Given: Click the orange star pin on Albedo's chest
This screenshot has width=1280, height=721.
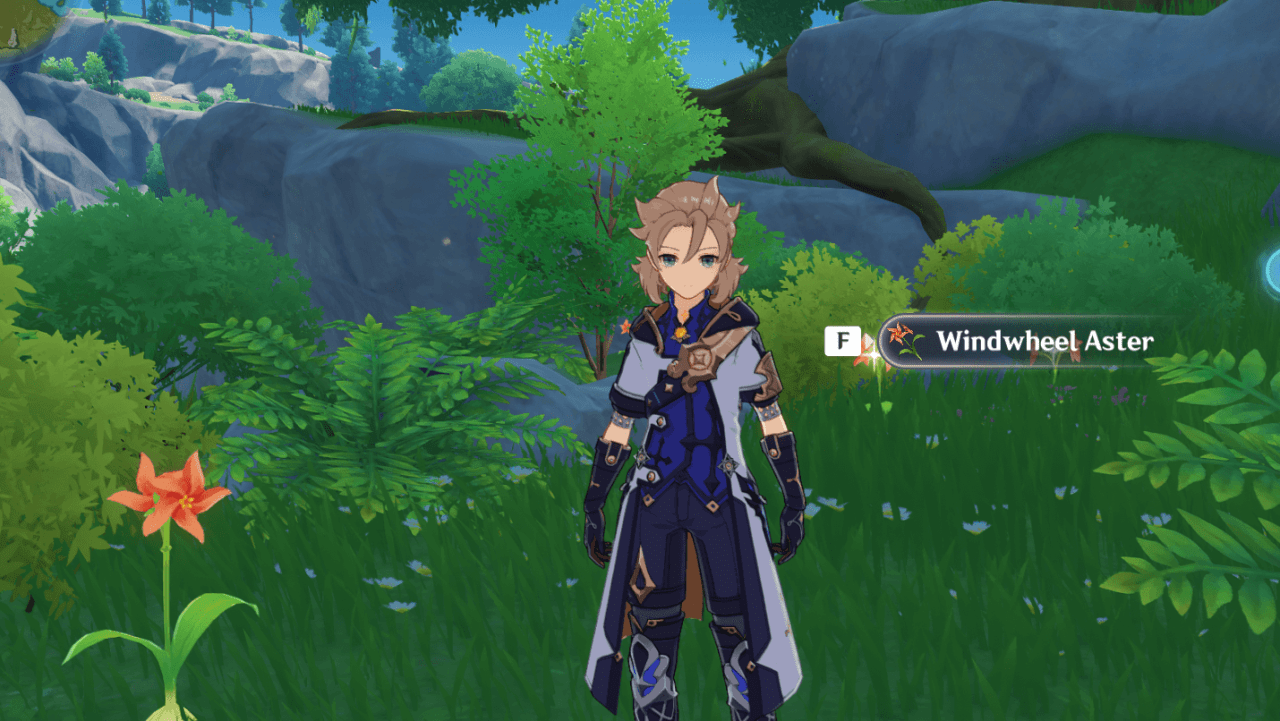Looking at the screenshot, I should pyautogui.click(x=626, y=328).
